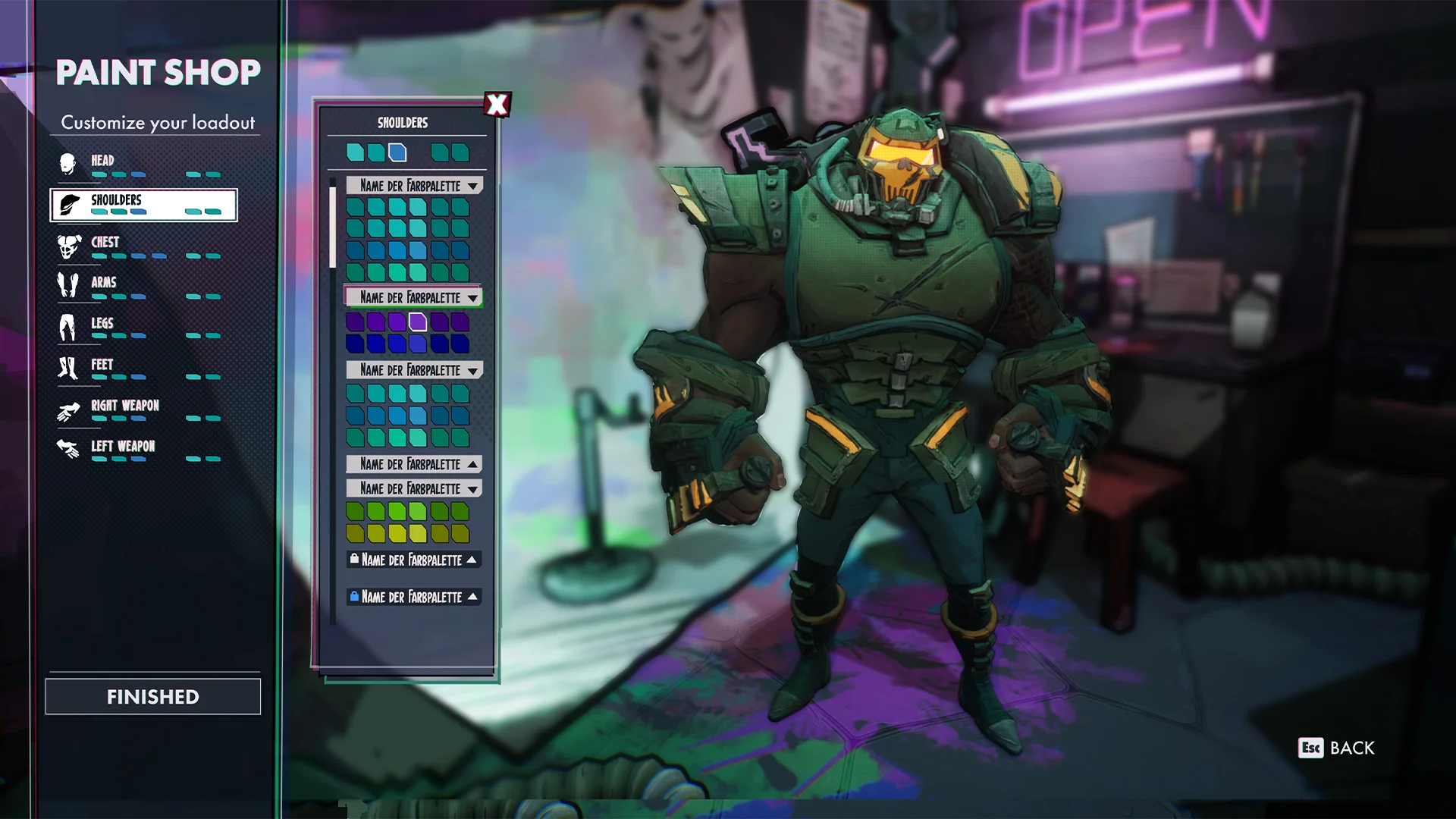
Task: Click the blue padlock on the bottom palette
Action: pyautogui.click(x=356, y=598)
